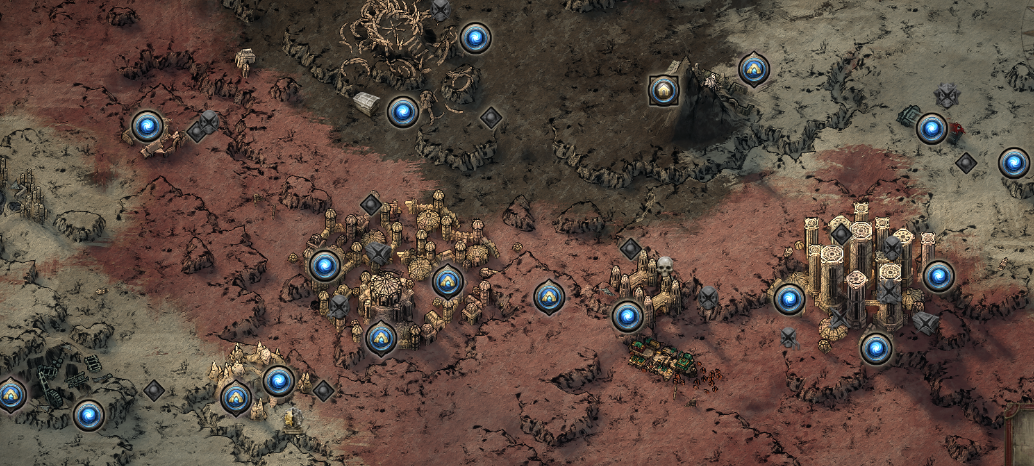The width and height of the screenshot is (1034, 466).
Task: Choose the blue arch marker beside the dark mountain
Action: coord(753,69)
